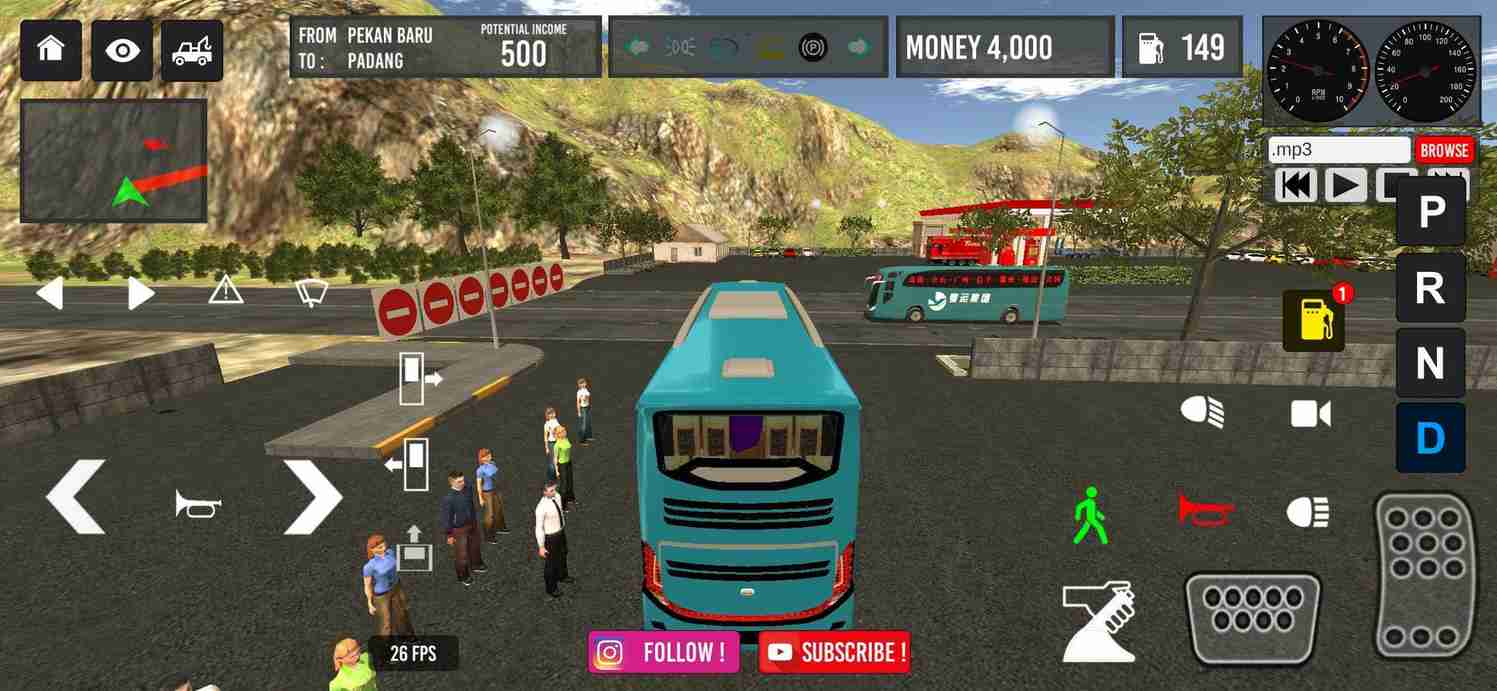The height and width of the screenshot is (691, 1497).
Task: Open the minimap
Action: tap(113, 160)
